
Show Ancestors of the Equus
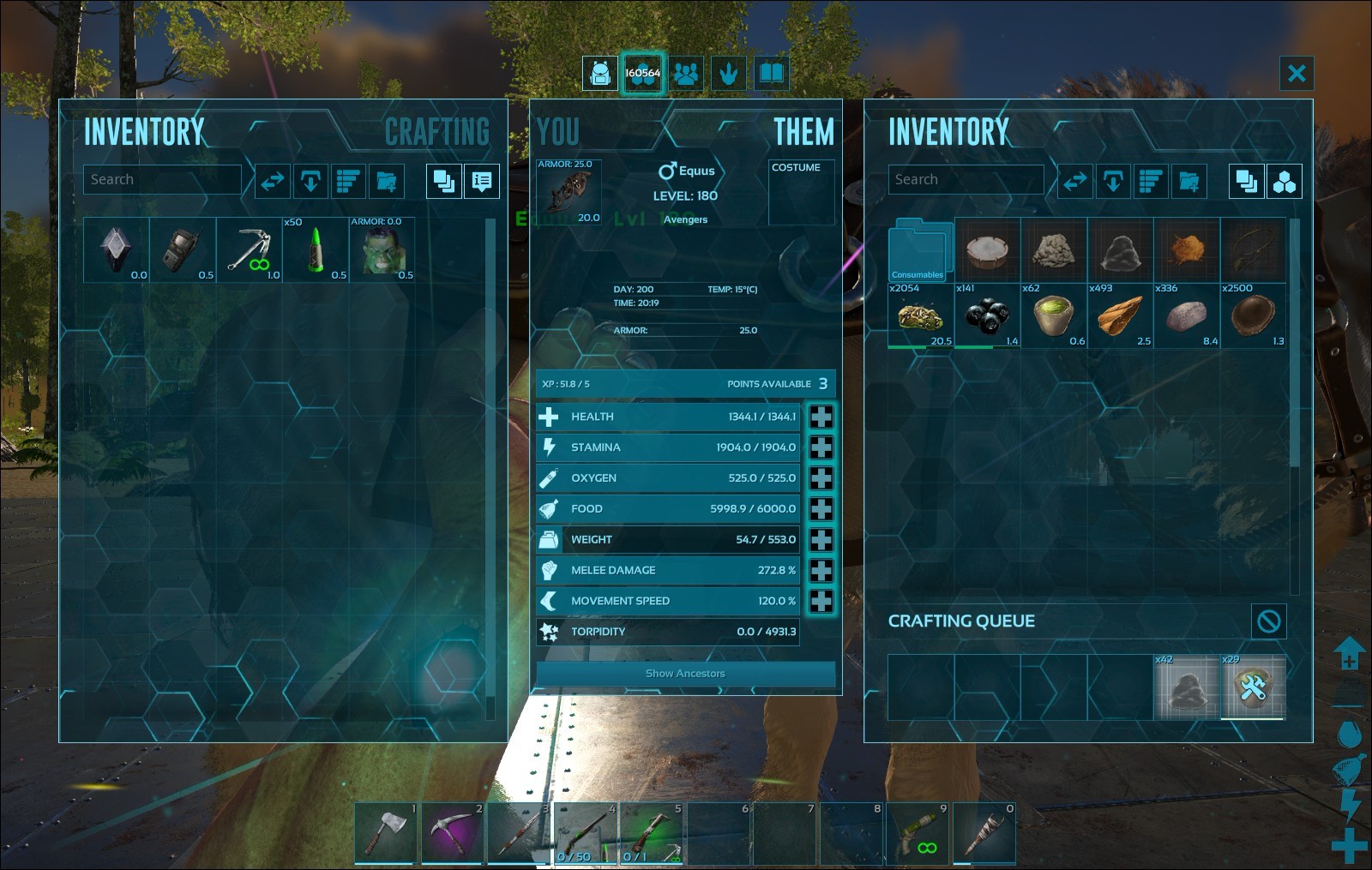(x=685, y=674)
